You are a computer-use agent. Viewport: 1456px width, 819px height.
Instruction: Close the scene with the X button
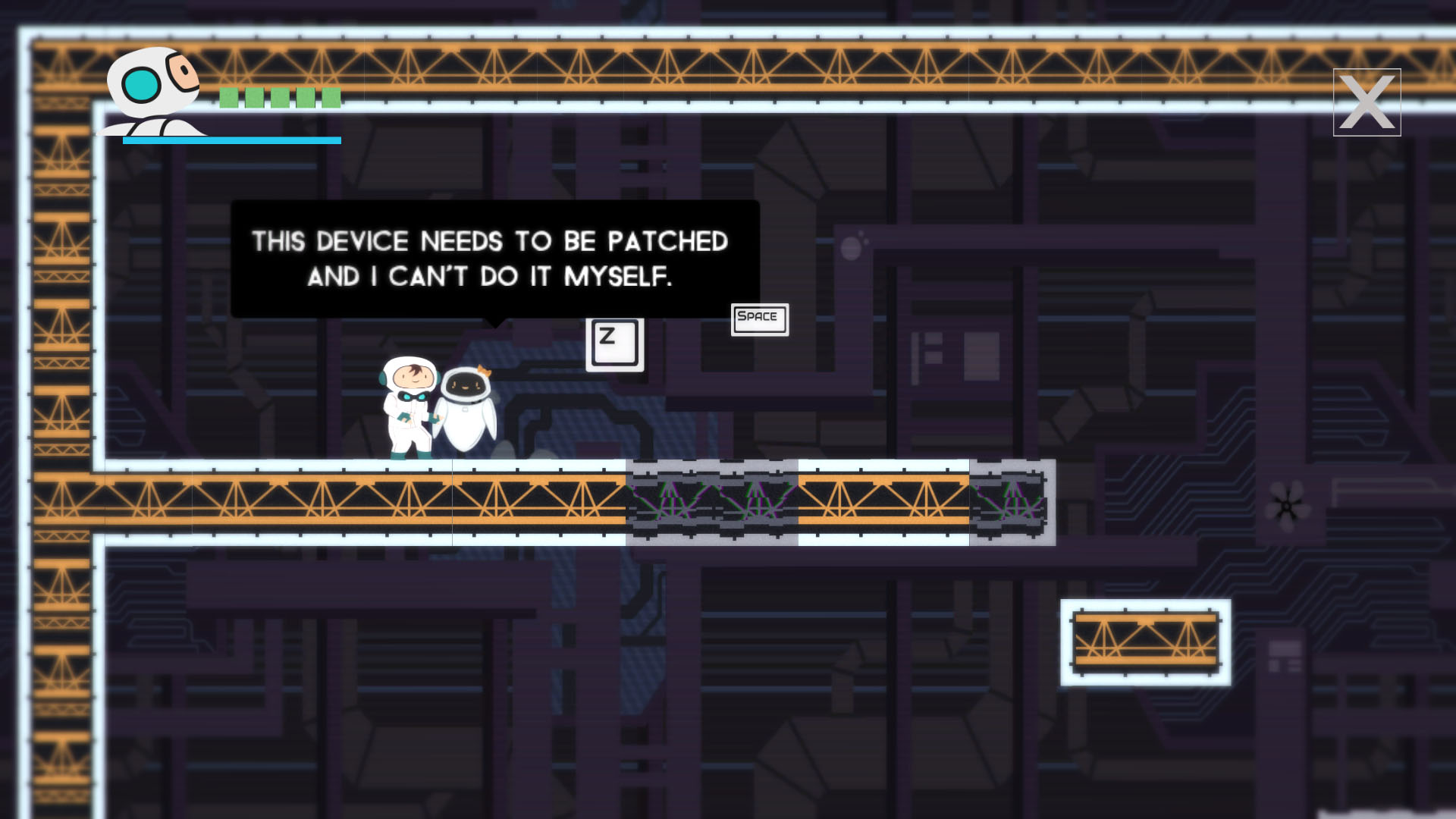(1367, 102)
